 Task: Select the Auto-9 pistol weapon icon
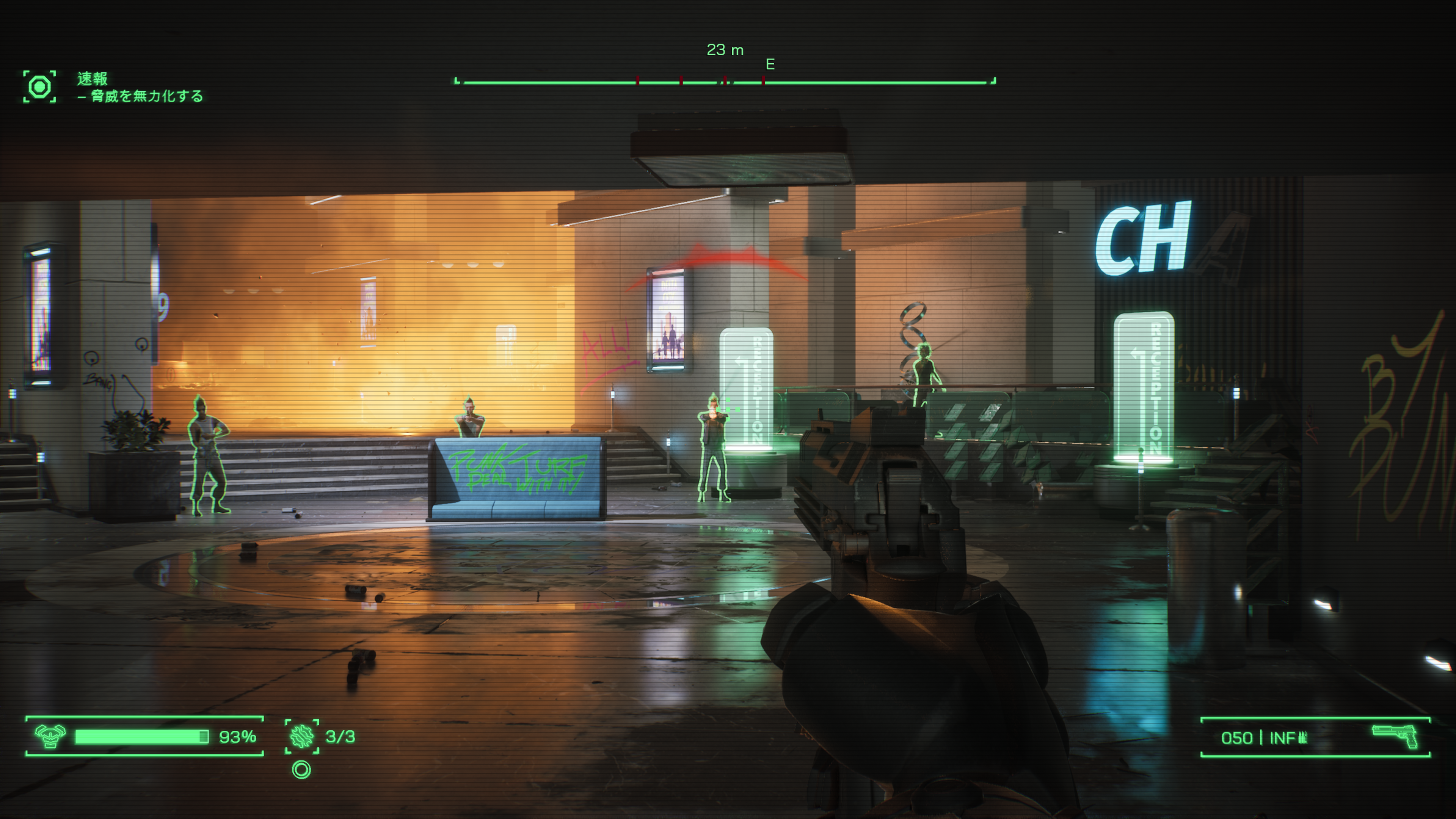click(1395, 736)
